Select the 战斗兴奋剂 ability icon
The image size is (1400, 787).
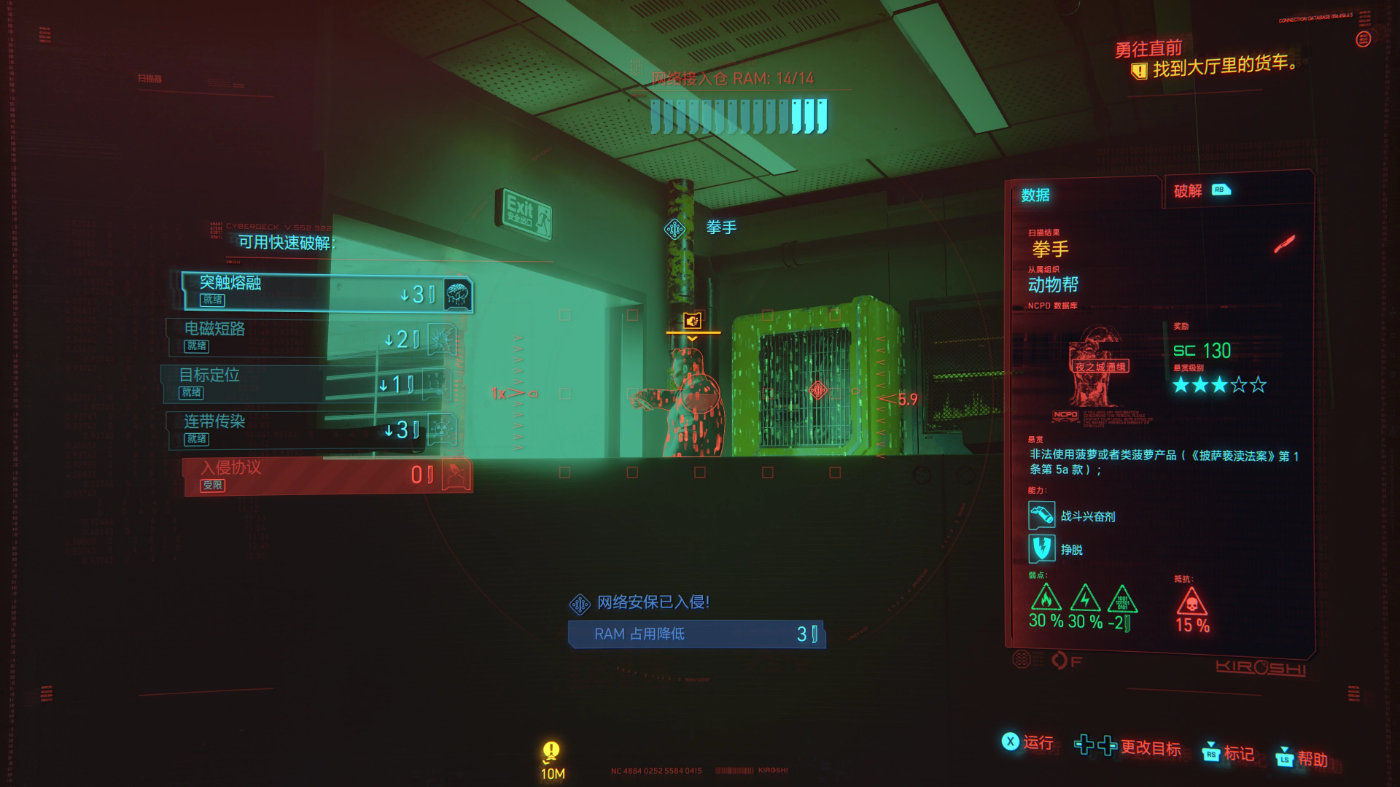click(x=1042, y=516)
